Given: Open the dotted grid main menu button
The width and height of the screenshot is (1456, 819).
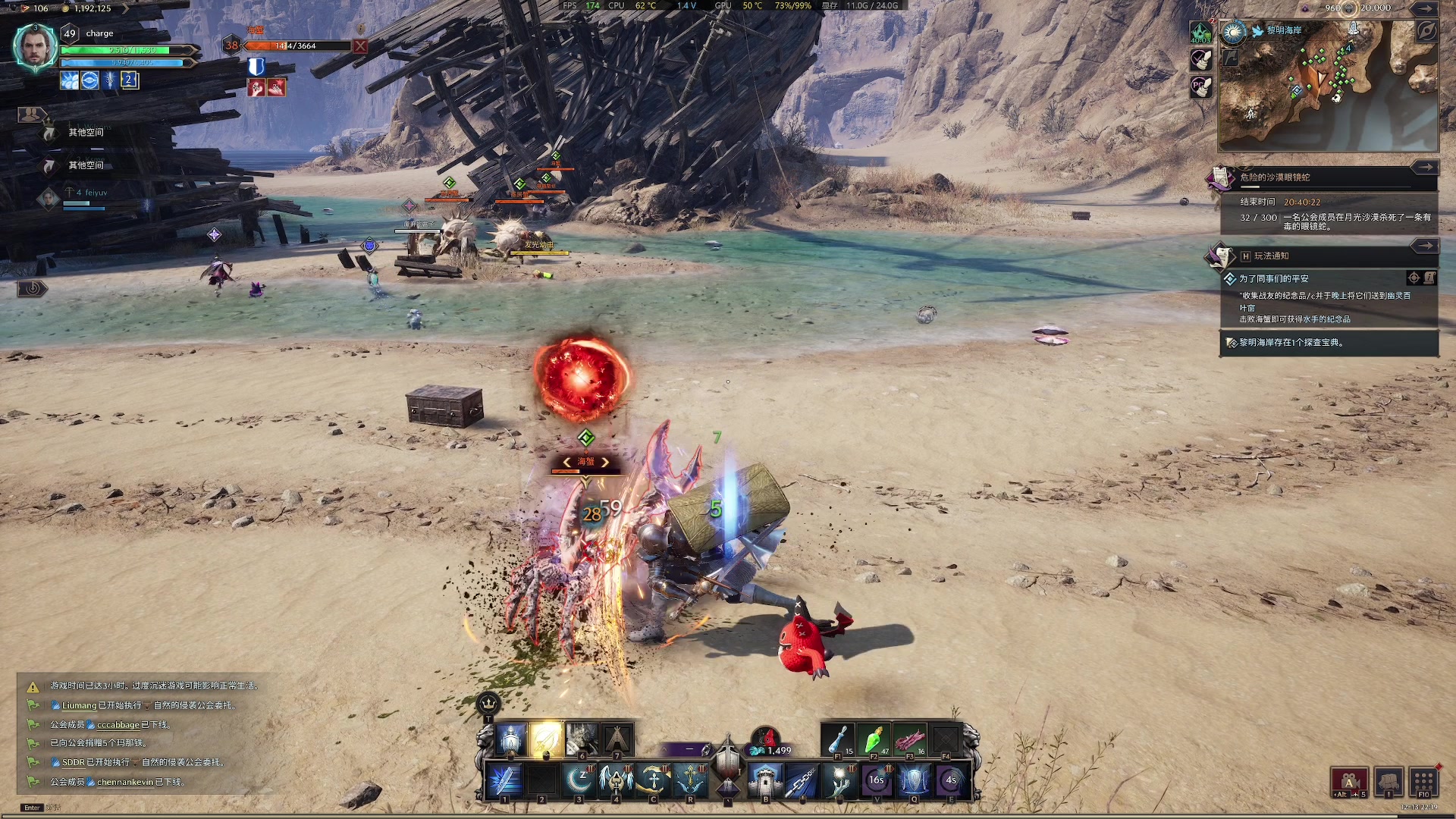Looking at the screenshot, I should click(x=1423, y=781).
